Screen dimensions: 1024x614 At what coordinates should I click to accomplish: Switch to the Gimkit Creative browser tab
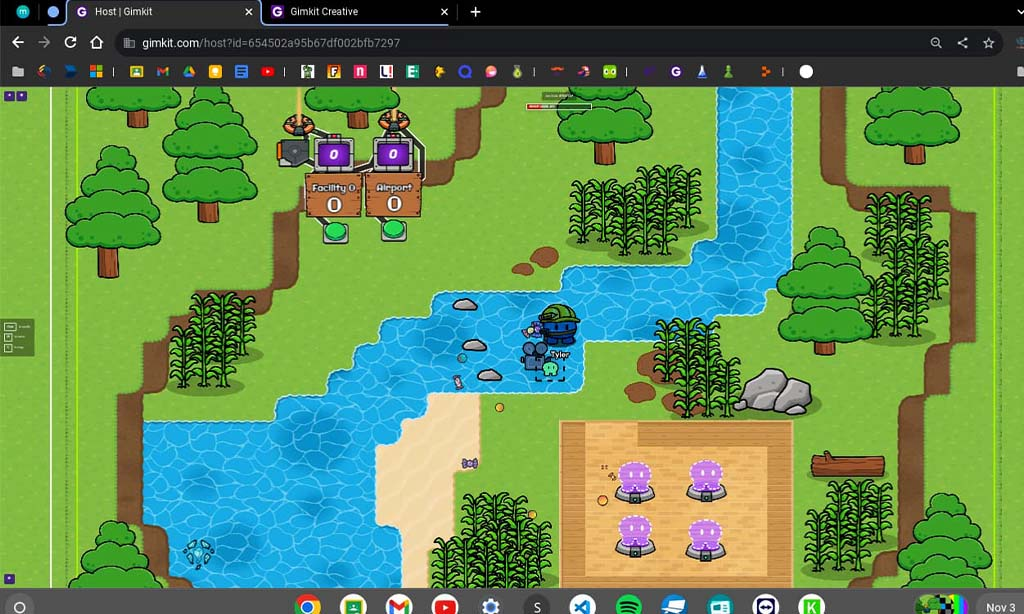pos(350,12)
